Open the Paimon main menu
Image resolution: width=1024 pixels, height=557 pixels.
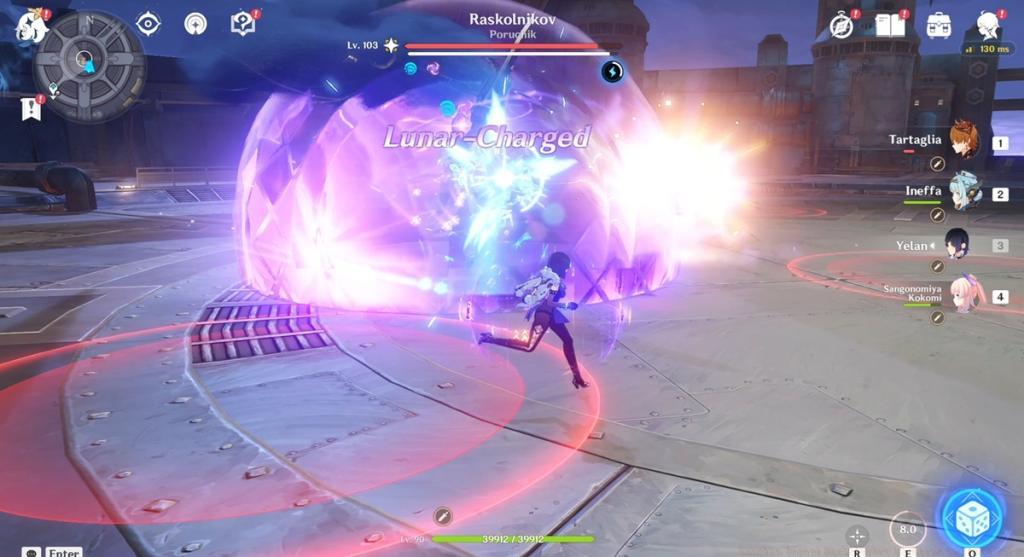(x=30, y=27)
